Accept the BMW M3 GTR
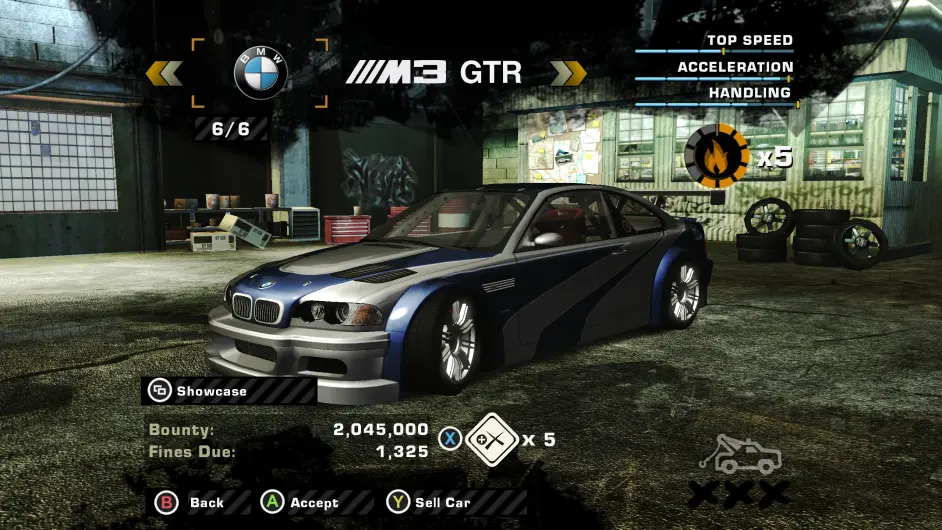 coord(301,502)
